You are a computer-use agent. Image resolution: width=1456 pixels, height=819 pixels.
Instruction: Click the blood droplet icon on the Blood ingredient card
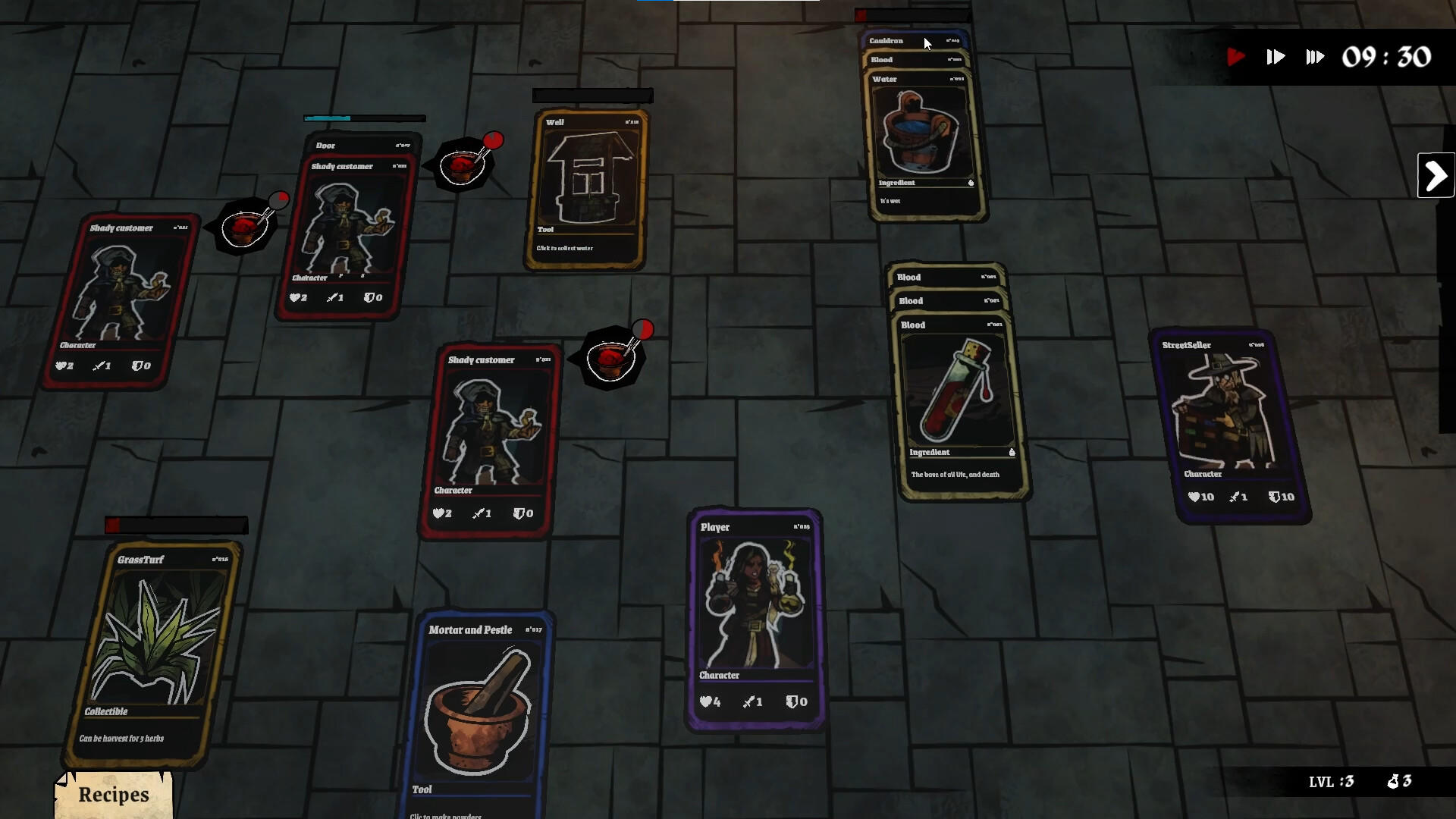[x=1012, y=451]
